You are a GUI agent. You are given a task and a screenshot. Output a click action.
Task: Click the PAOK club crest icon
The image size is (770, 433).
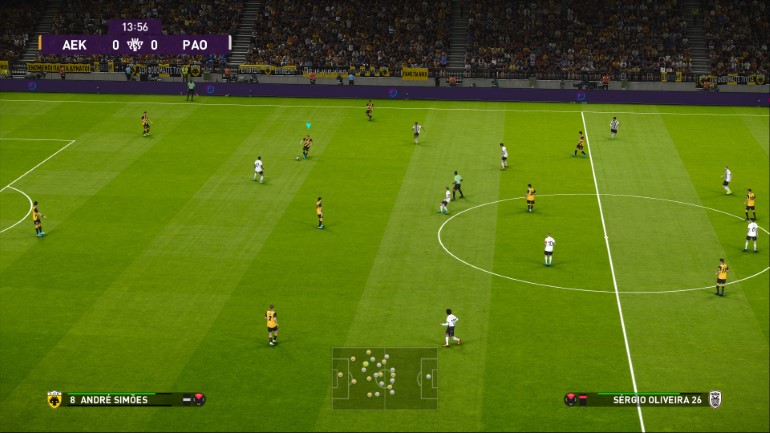pos(715,399)
